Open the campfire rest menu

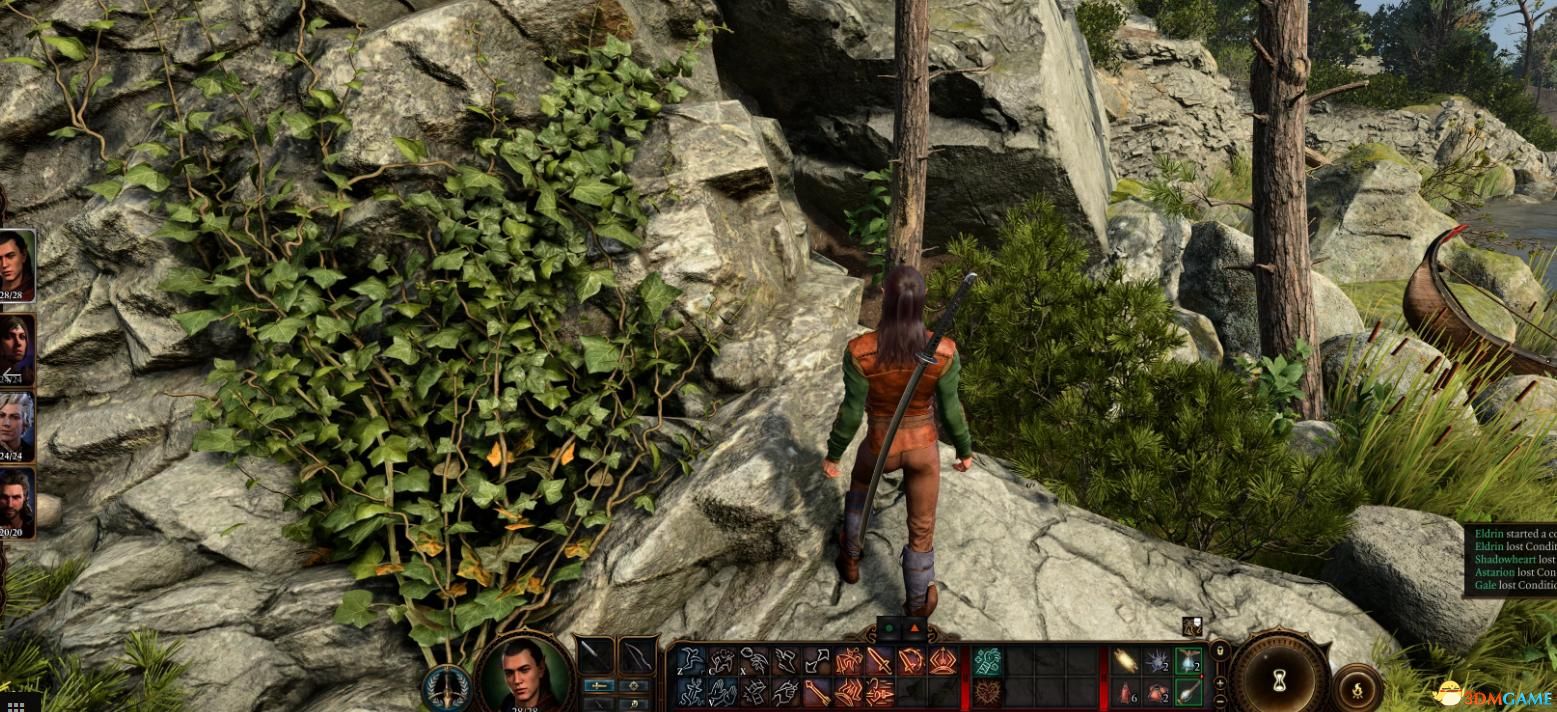tap(1358, 687)
